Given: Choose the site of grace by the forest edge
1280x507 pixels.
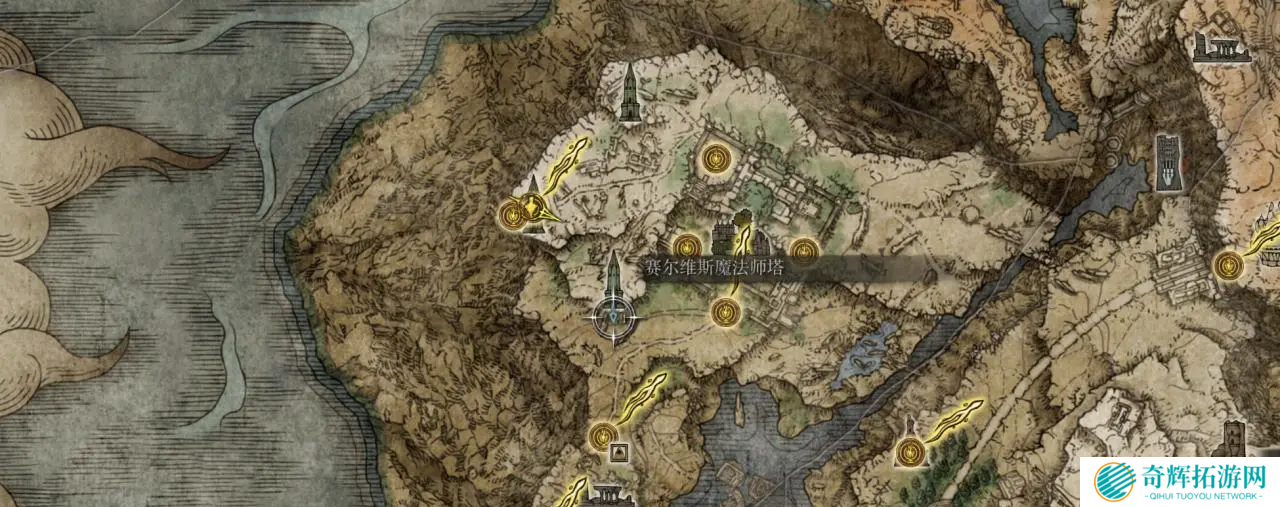Looking at the screenshot, I should (x=908, y=452).
